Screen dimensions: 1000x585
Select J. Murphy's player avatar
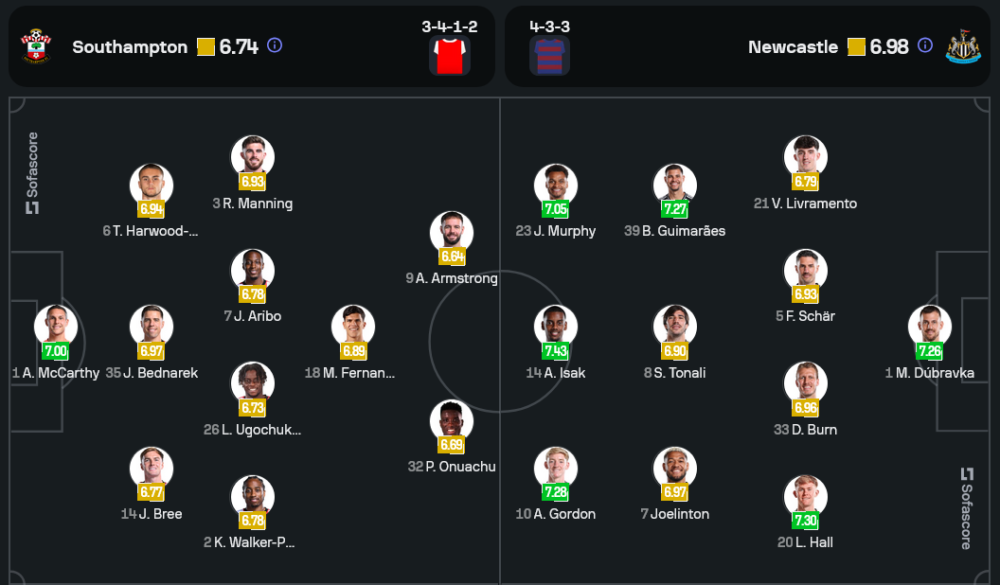[555, 185]
